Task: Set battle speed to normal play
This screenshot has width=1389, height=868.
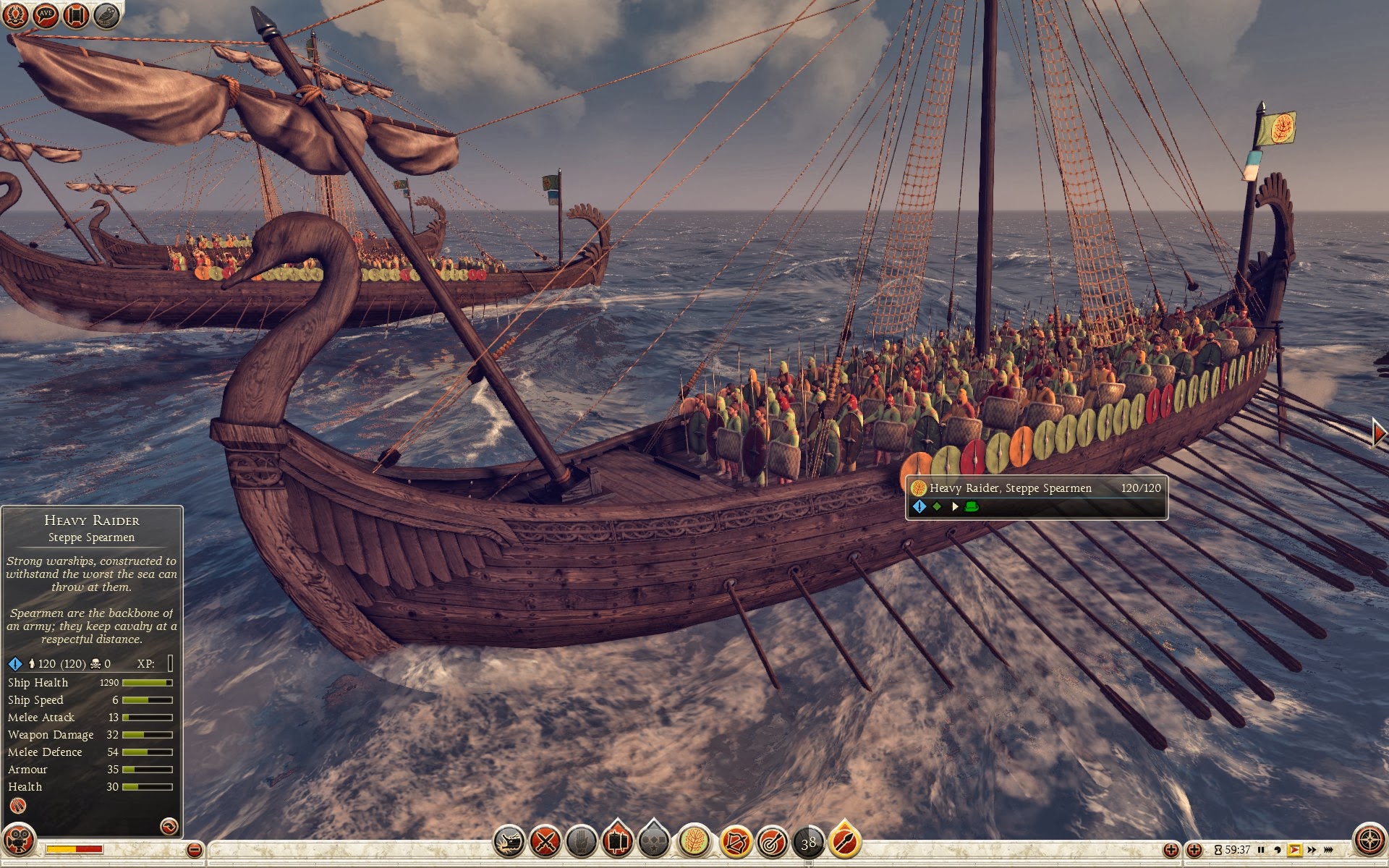Action: (x=1294, y=850)
